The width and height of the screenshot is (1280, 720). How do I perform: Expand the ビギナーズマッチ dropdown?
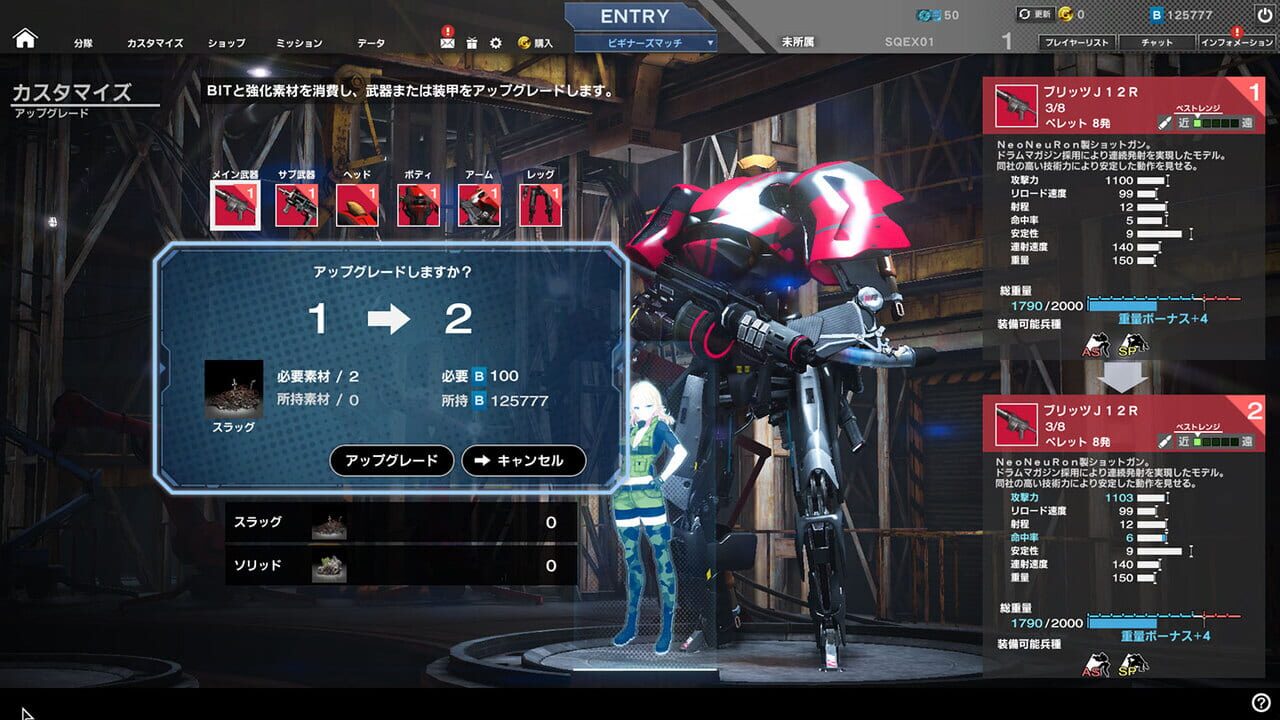click(647, 43)
